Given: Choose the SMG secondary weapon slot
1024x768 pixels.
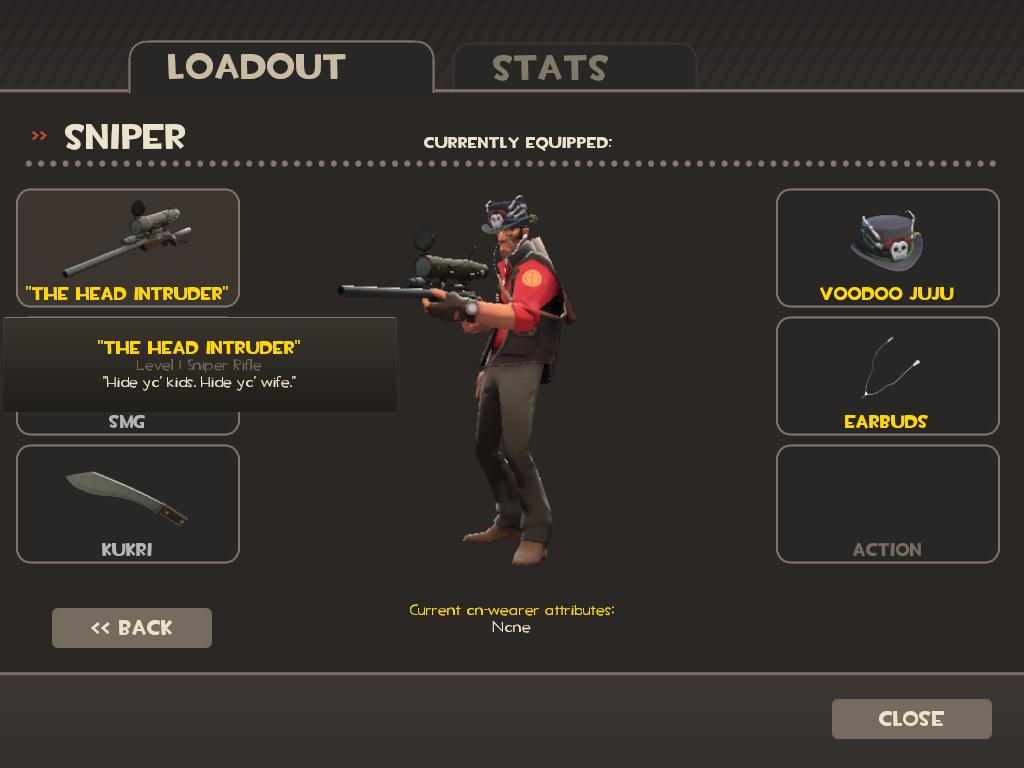Looking at the screenshot, I should click(127, 423).
